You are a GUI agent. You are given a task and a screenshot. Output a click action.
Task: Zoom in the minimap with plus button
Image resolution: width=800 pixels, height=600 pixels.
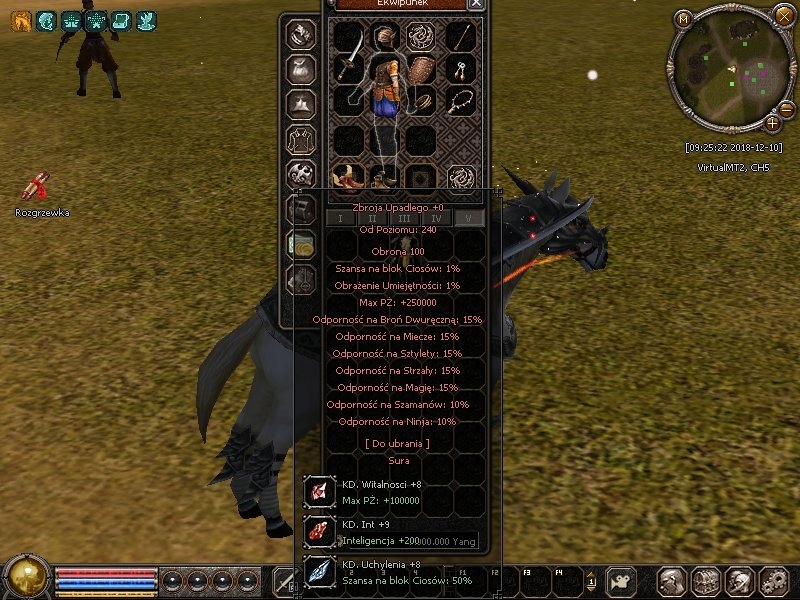point(773,124)
